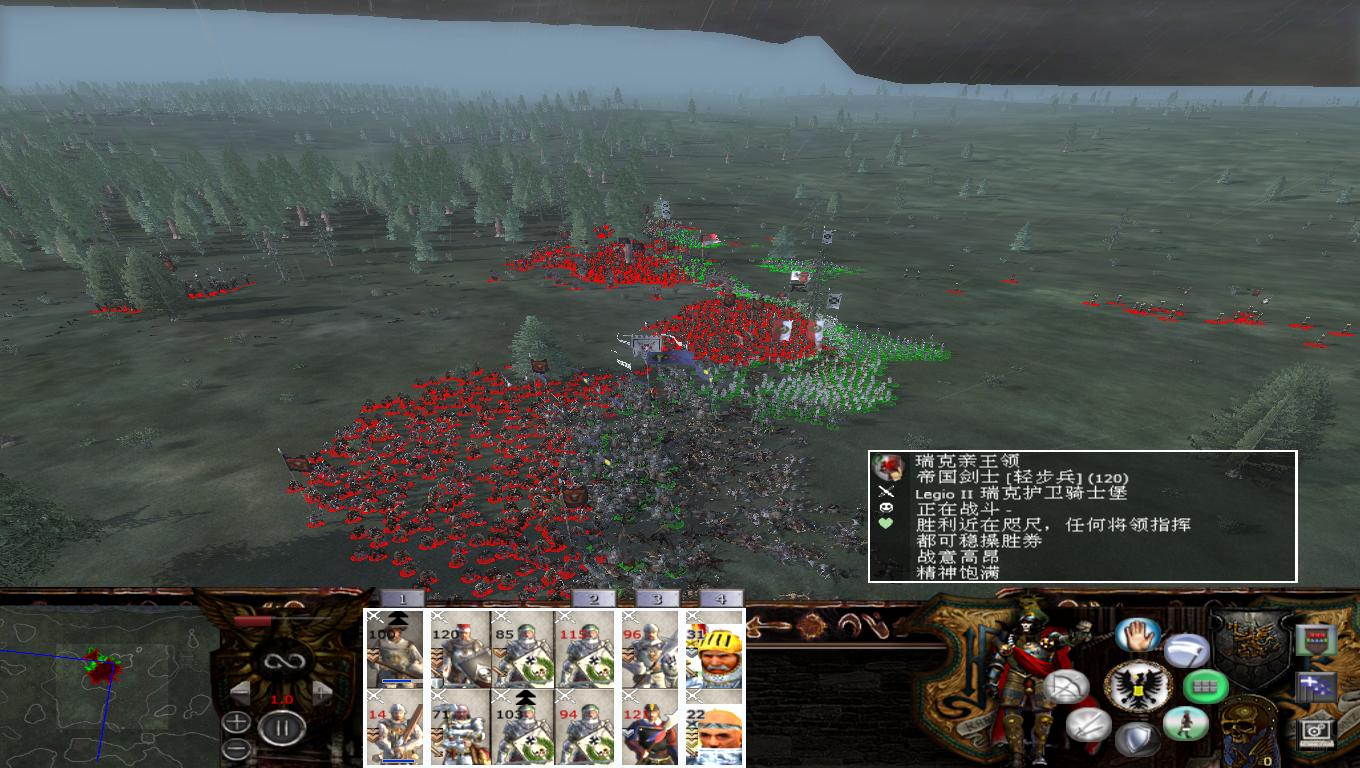The width and height of the screenshot is (1360, 768).
Task: Open group formations with the green grid icon
Action: 1205,685
